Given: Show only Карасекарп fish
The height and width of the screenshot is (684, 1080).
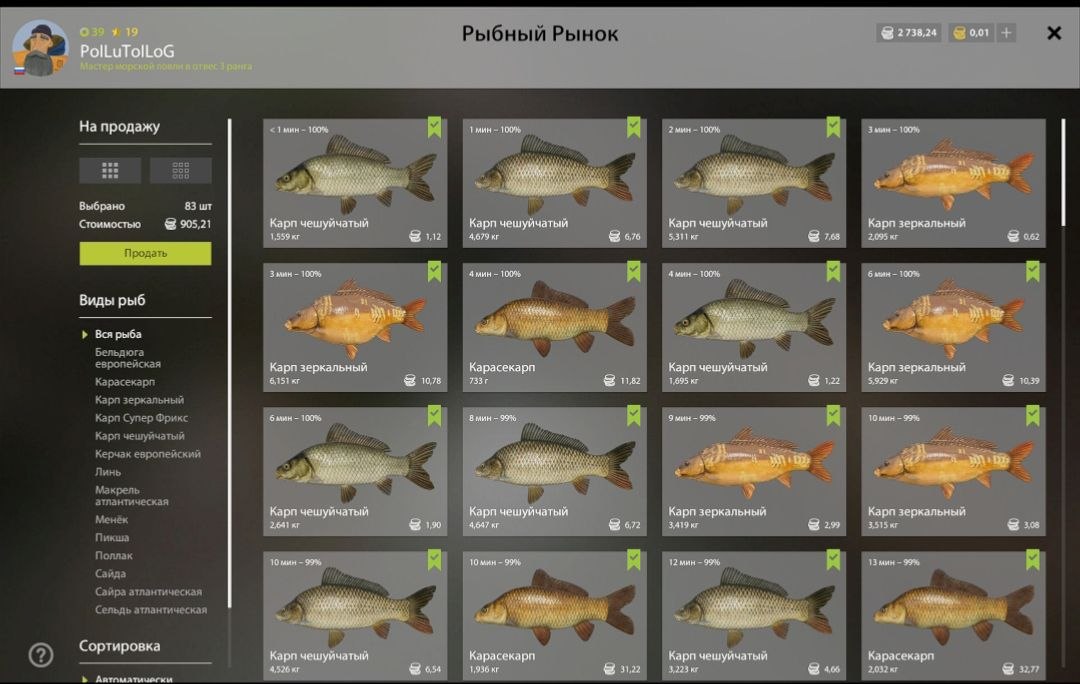Looking at the screenshot, I should [125, 382].
